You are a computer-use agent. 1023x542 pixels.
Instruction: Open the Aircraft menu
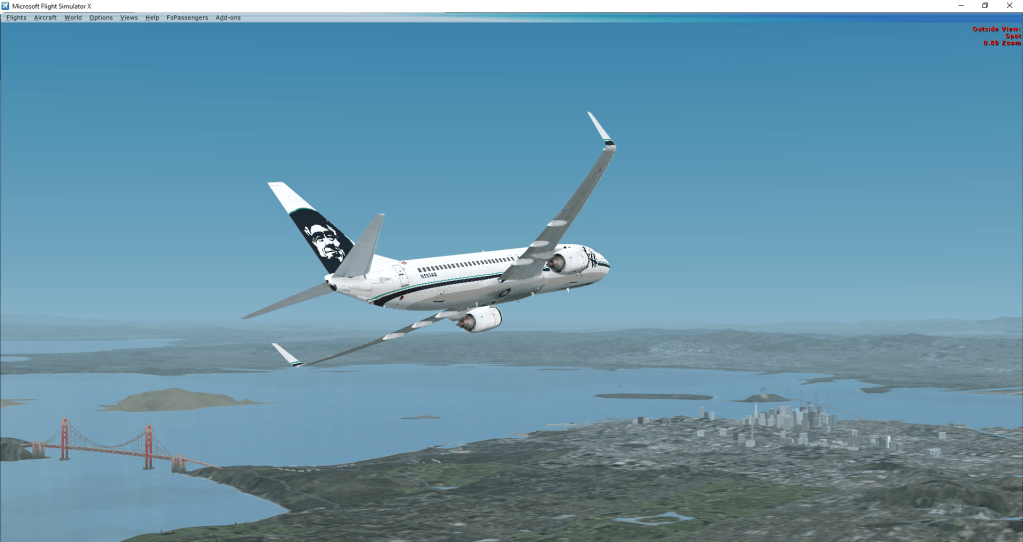click(x=45, y=17)
